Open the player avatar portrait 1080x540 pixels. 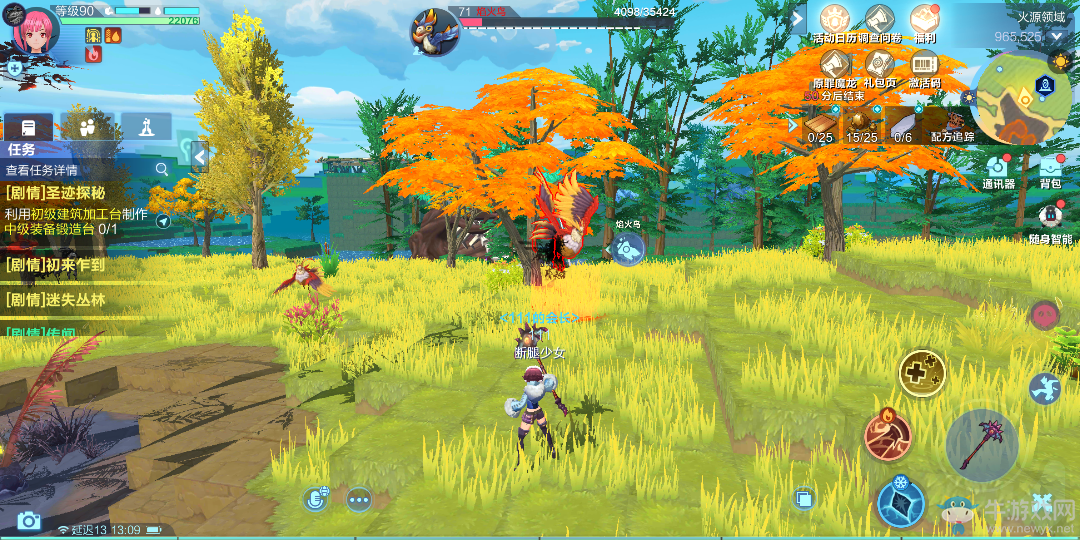click(34, 30)
